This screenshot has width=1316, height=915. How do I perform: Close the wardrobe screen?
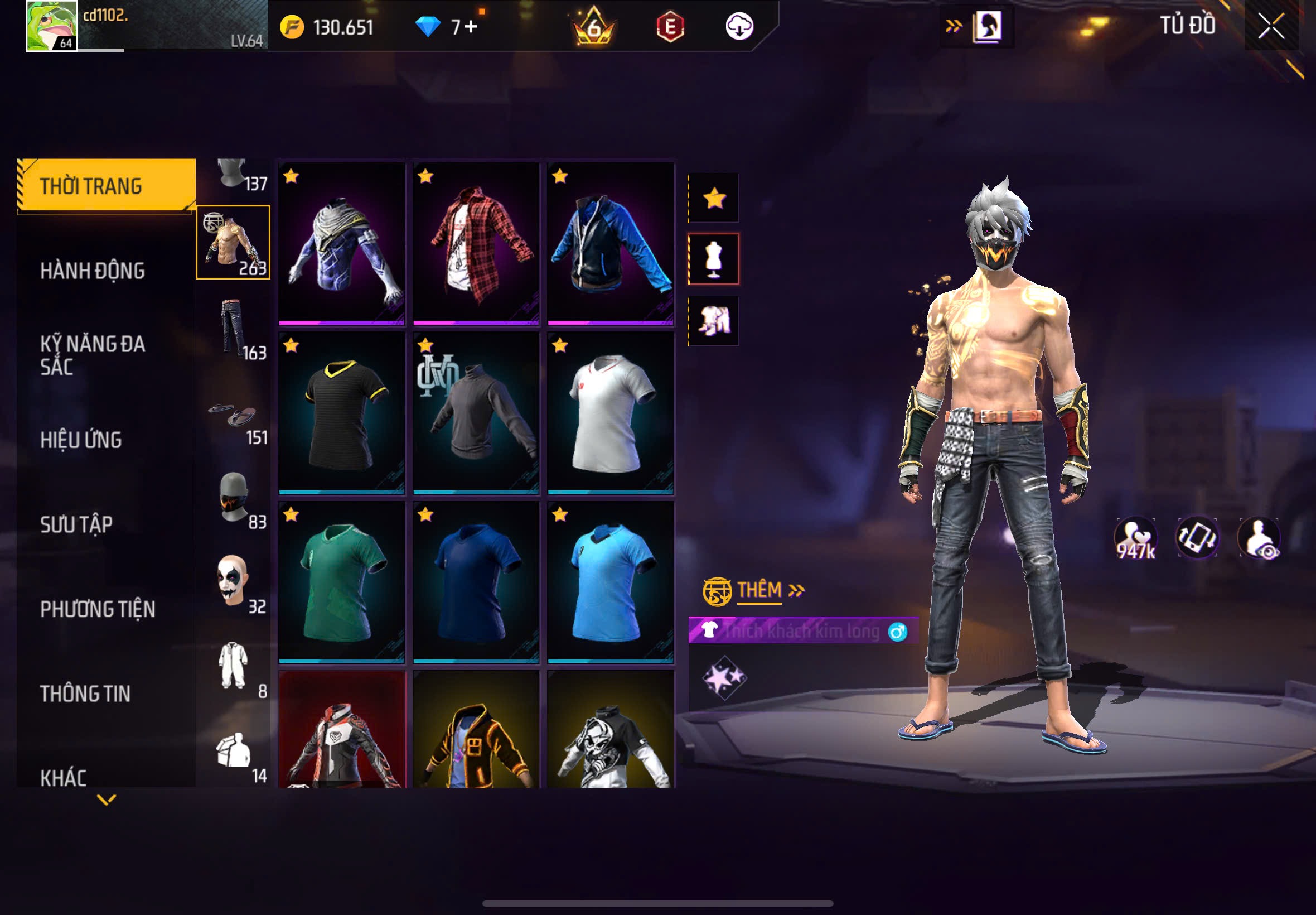pos(1271,26)
